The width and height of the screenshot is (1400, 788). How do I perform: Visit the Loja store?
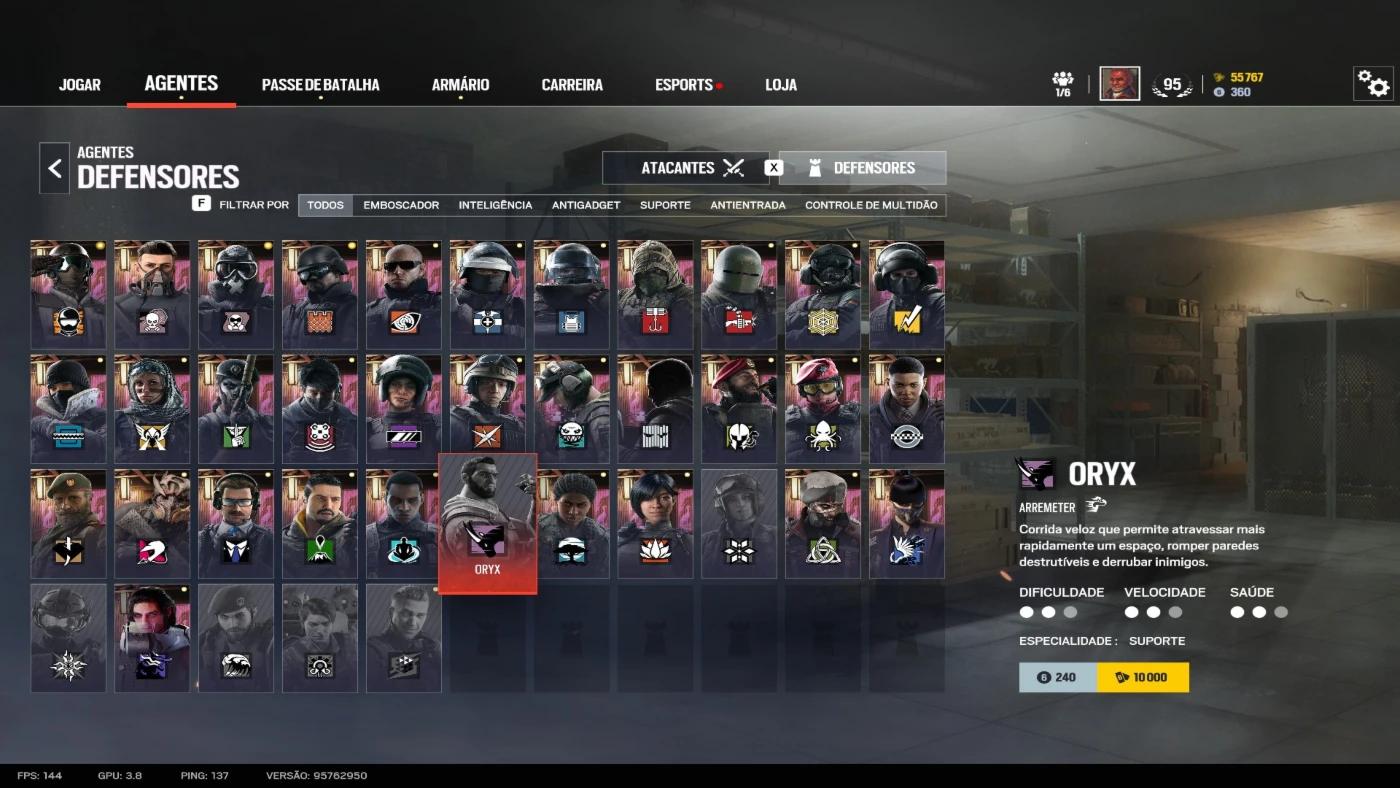pos(781,85)
